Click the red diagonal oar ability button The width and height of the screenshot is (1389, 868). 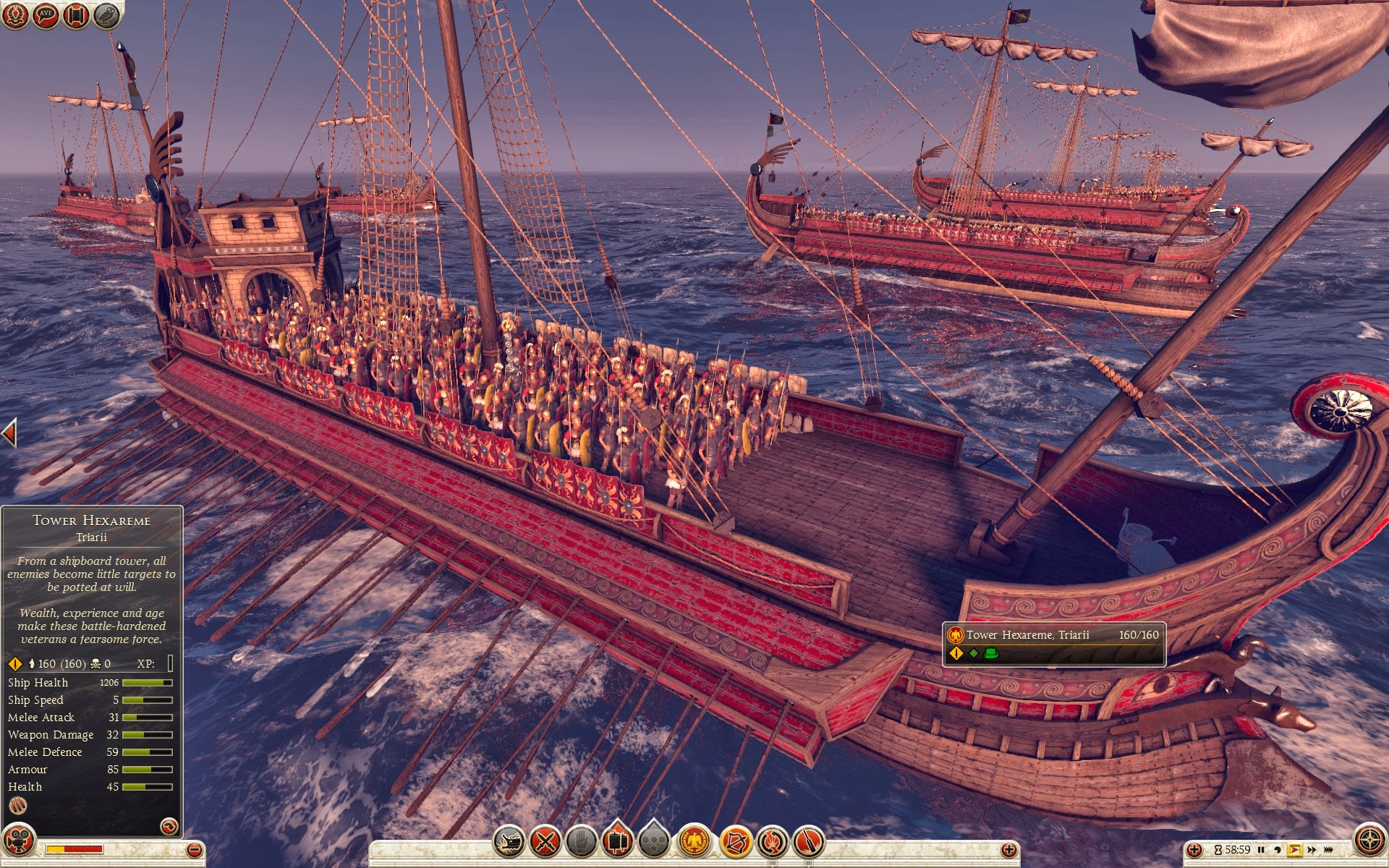pyautogui.click(x=809, y=842)
